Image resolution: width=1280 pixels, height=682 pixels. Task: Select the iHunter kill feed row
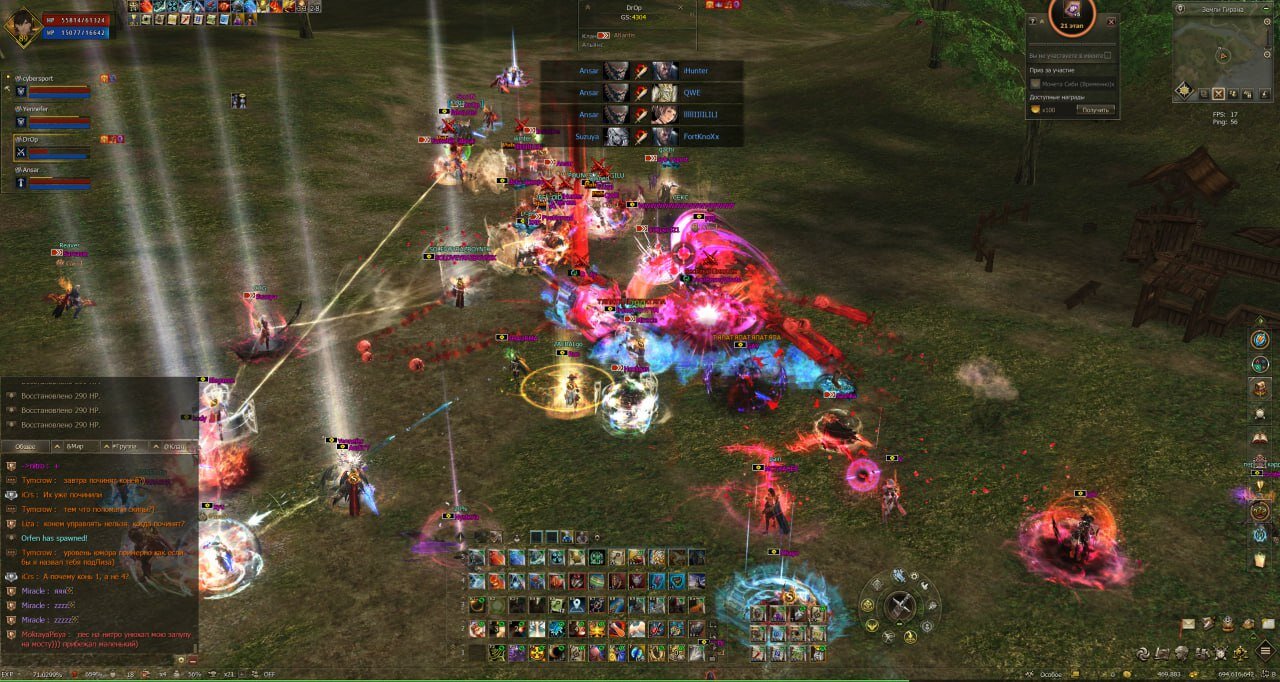point(641,71)
